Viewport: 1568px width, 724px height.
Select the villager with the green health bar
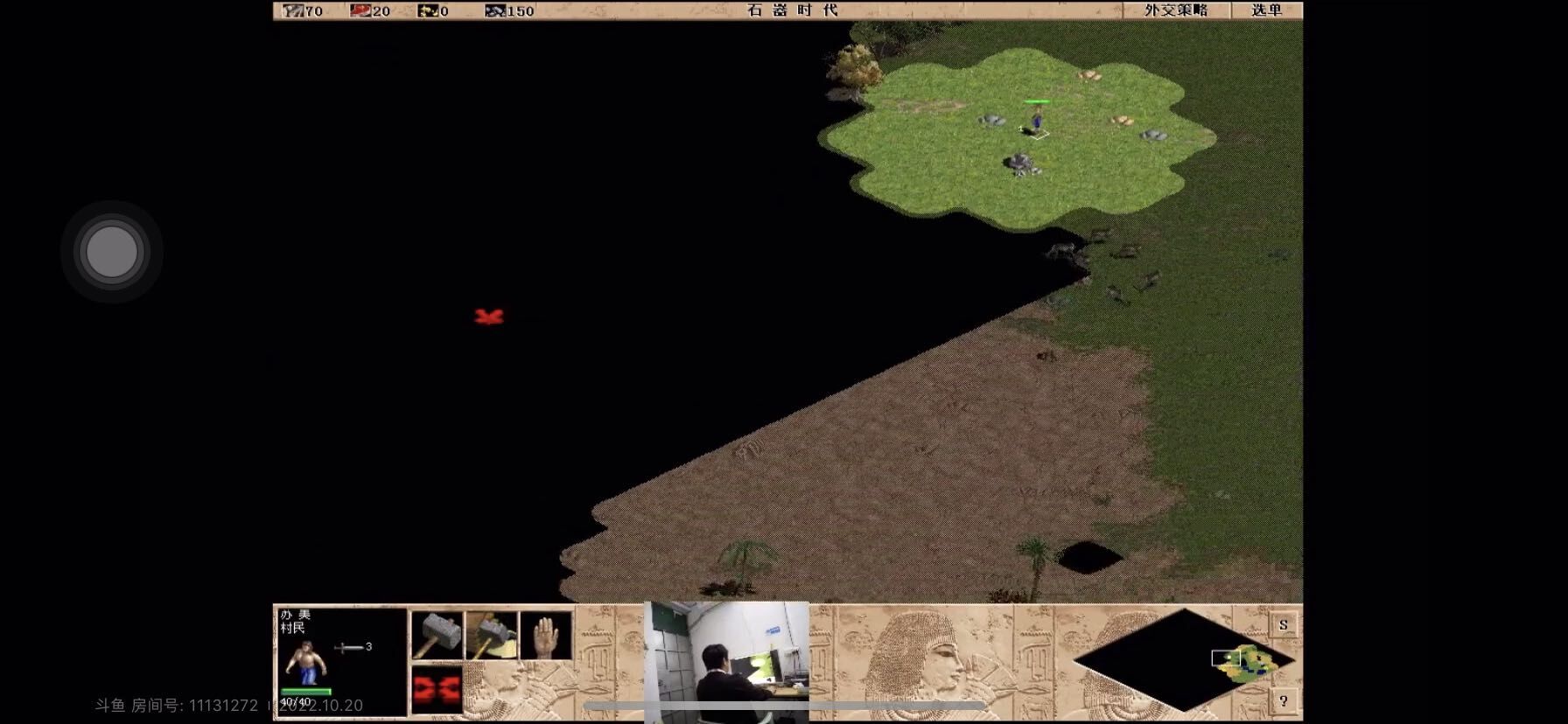pos(1036,121)
